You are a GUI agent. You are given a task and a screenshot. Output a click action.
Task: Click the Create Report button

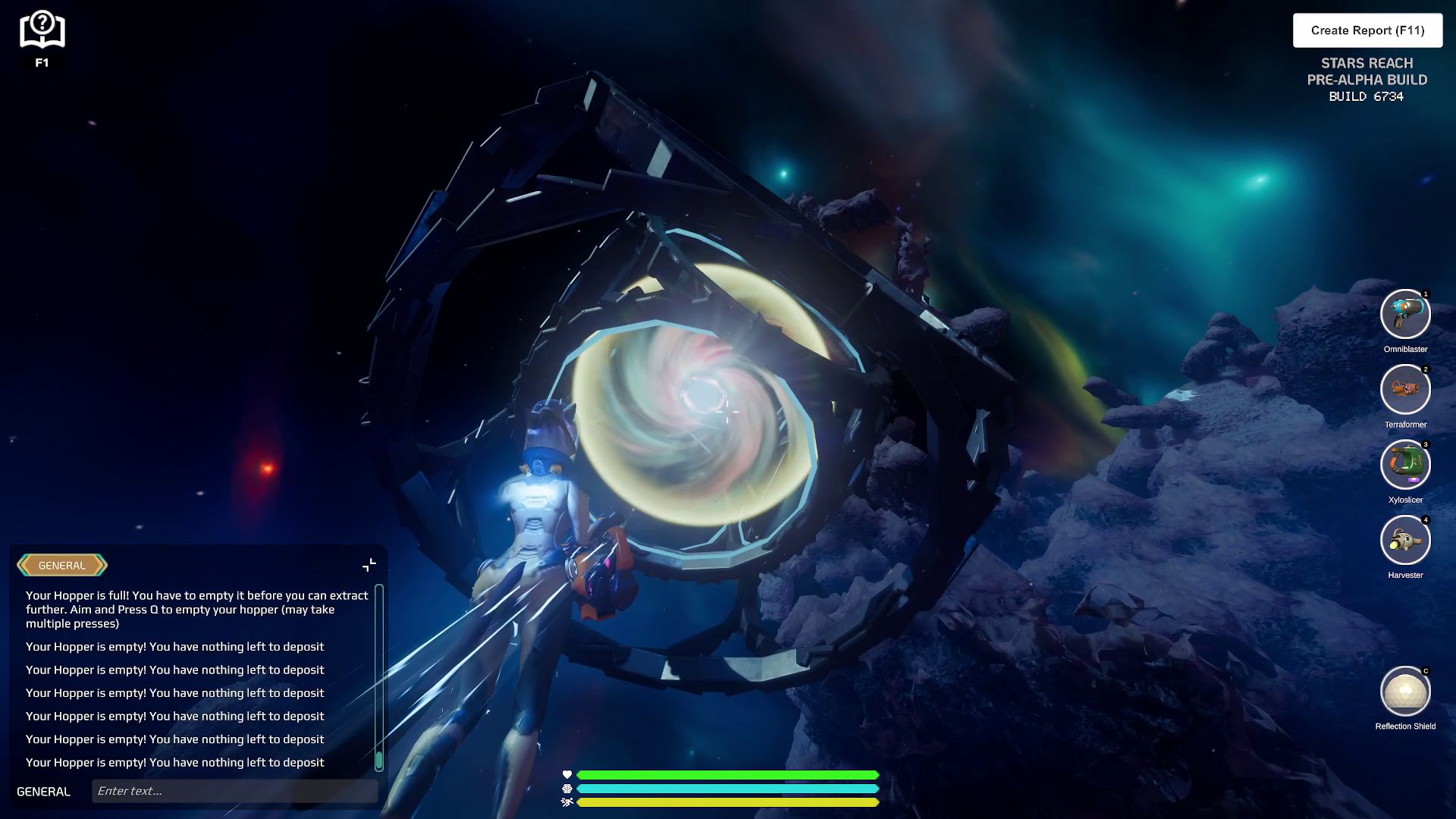pos(1367,30)
